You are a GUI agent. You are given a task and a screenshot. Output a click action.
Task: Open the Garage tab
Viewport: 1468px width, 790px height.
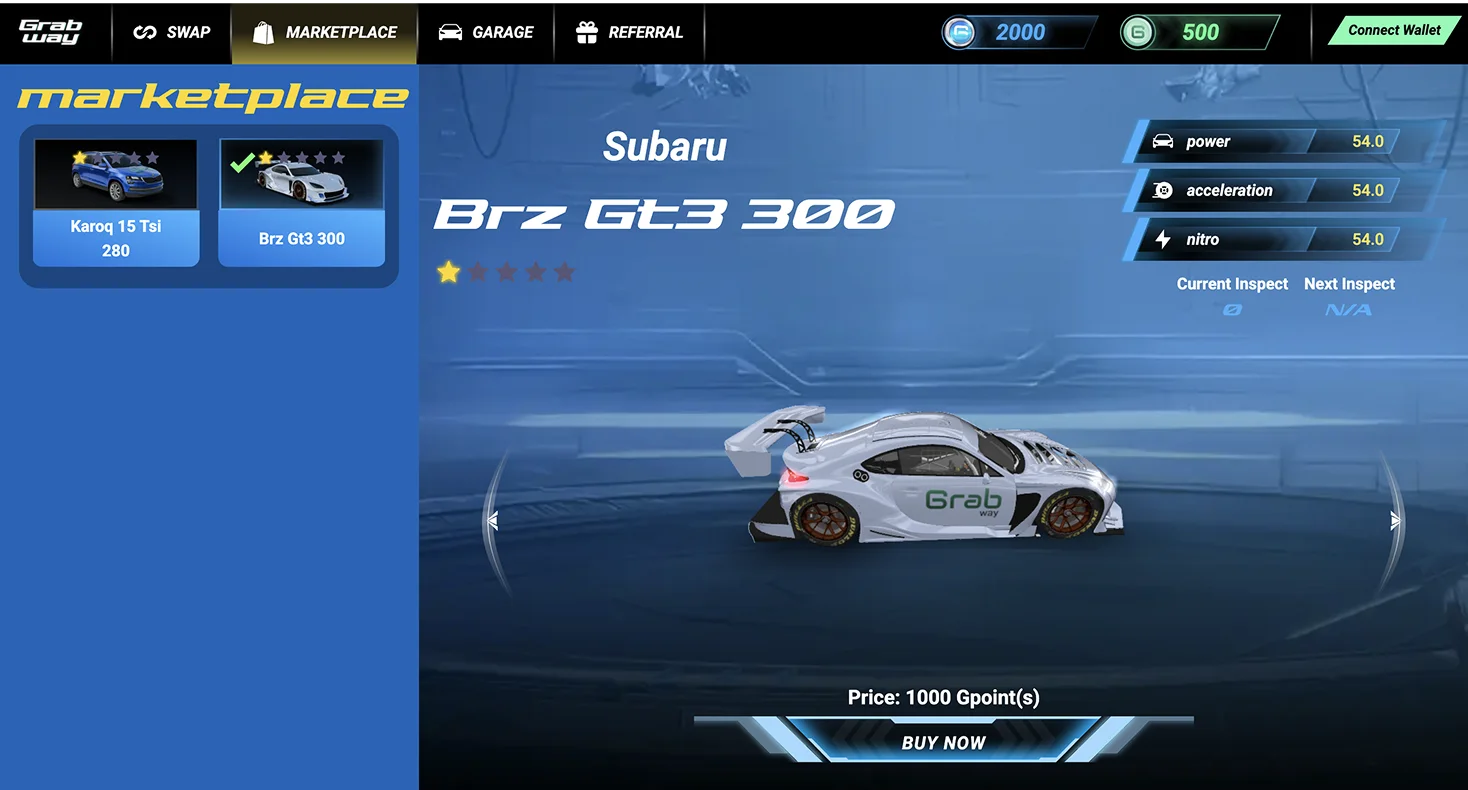486,32
